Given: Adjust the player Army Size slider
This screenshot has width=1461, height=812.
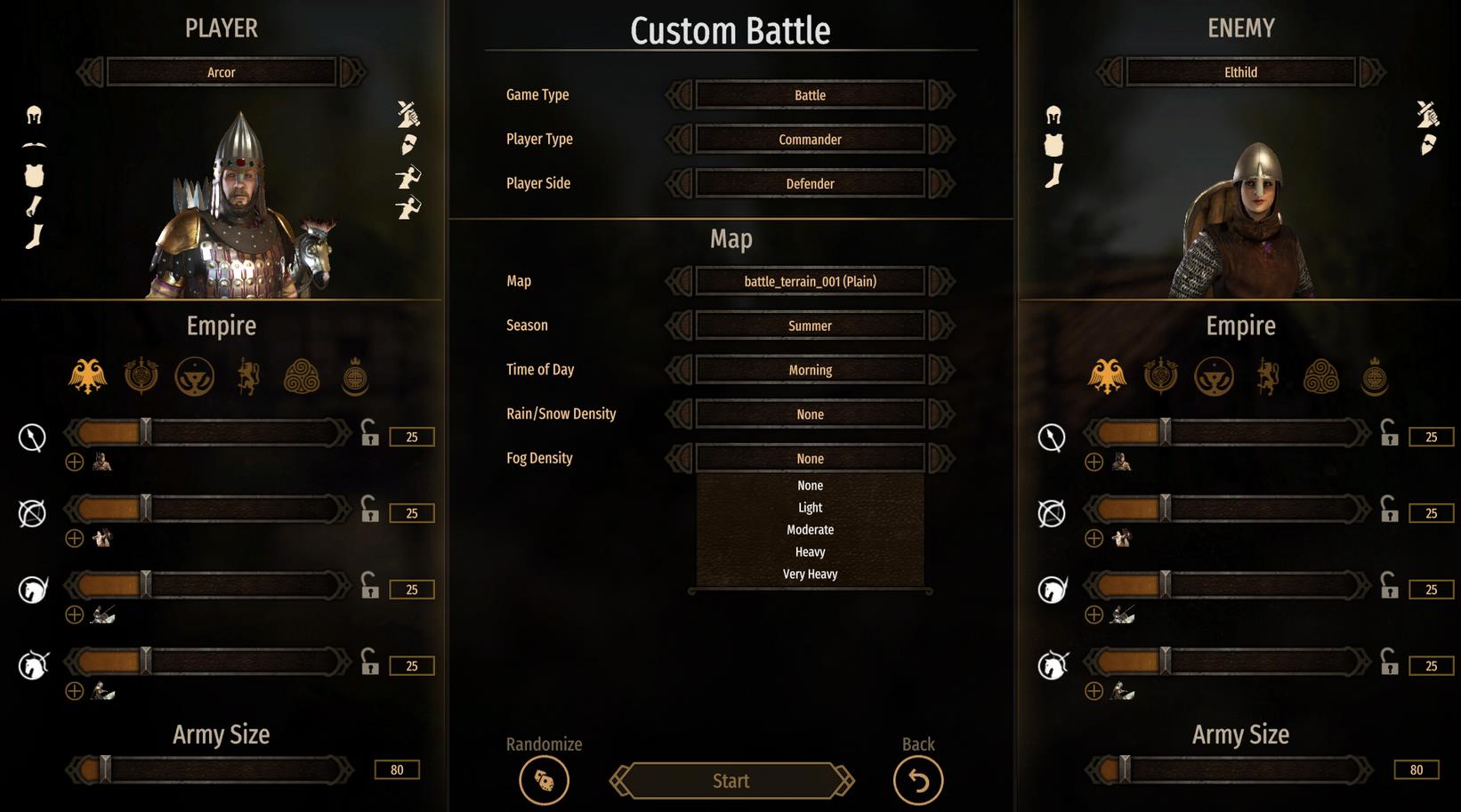Looking at the screenshot, I should coord(105,769).
